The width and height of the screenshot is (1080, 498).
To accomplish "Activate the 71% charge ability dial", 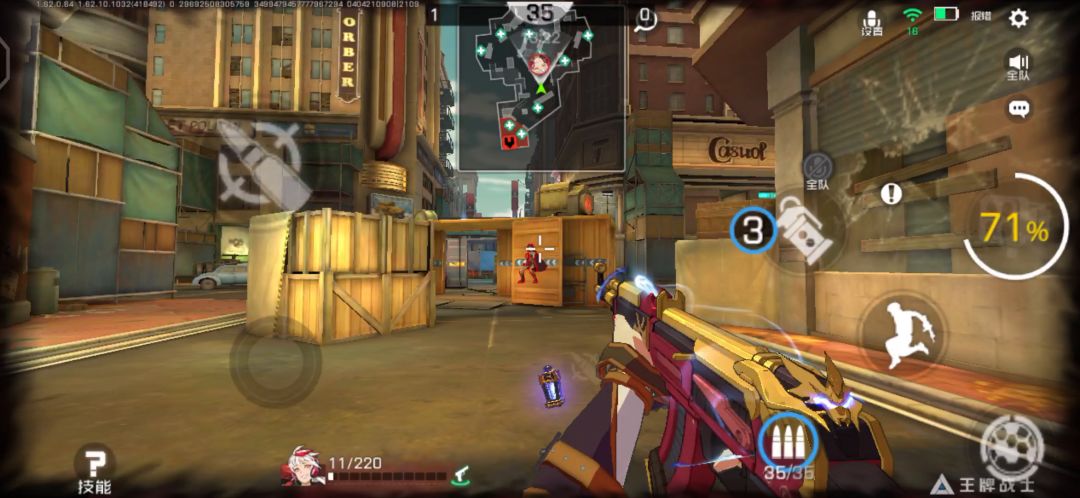I will 1012,229.
